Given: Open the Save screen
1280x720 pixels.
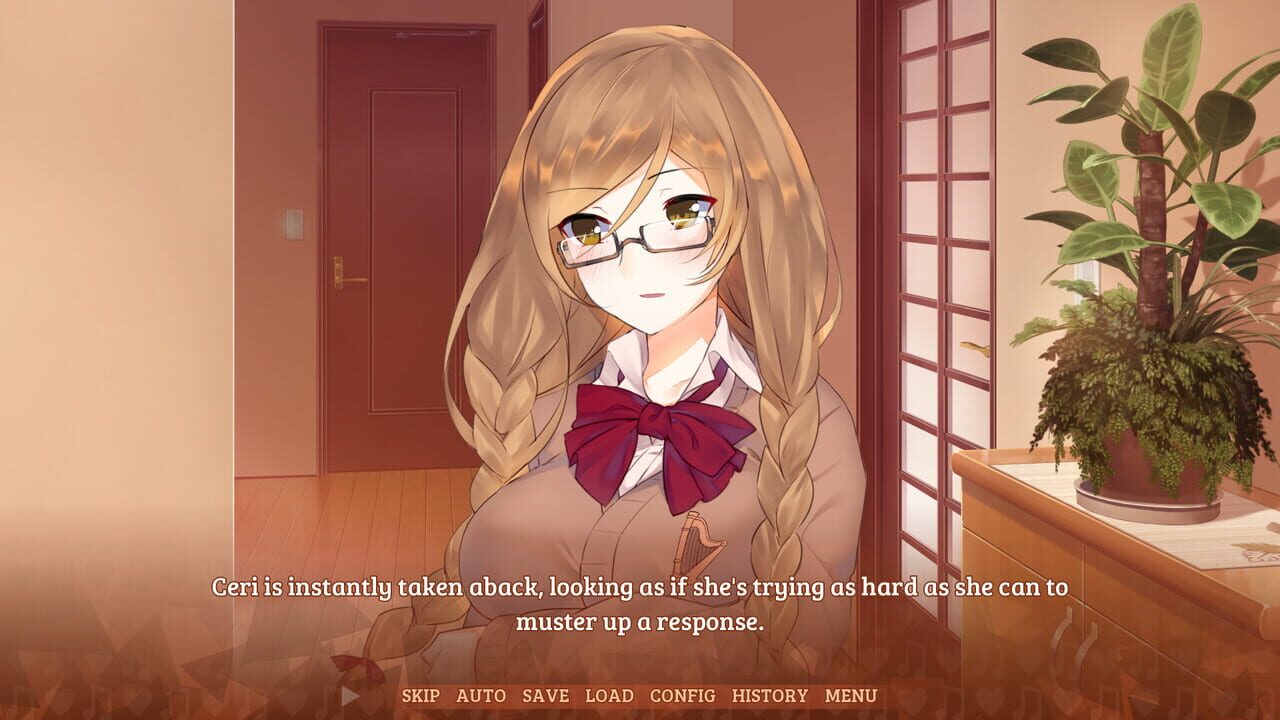Looking at the screenshot, I should [x=545, y=697].
